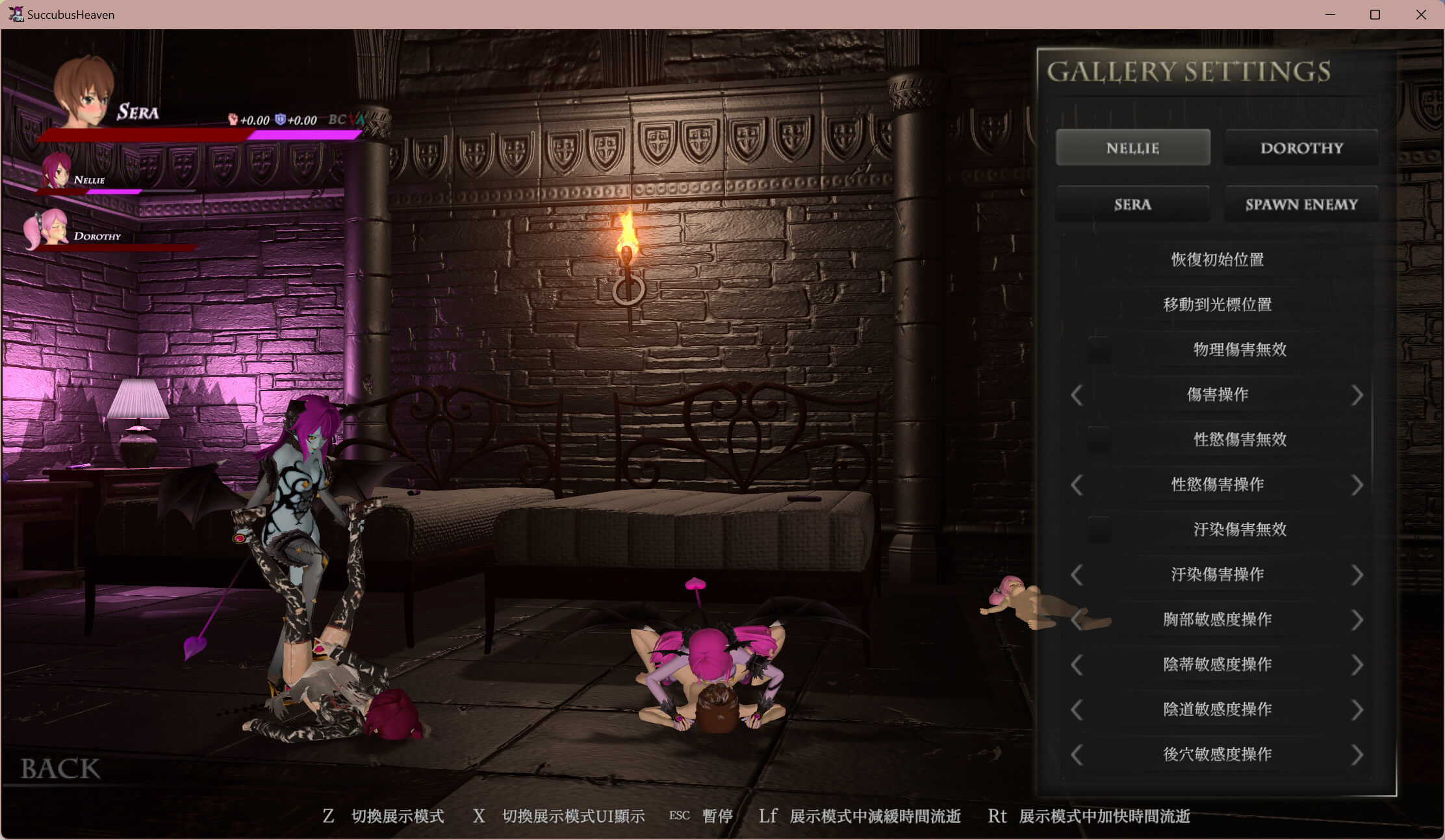Activate 移動到光標位置 option
Image resolution: width=1445 pixels, height=840 pixels.
pos(1217,305)
